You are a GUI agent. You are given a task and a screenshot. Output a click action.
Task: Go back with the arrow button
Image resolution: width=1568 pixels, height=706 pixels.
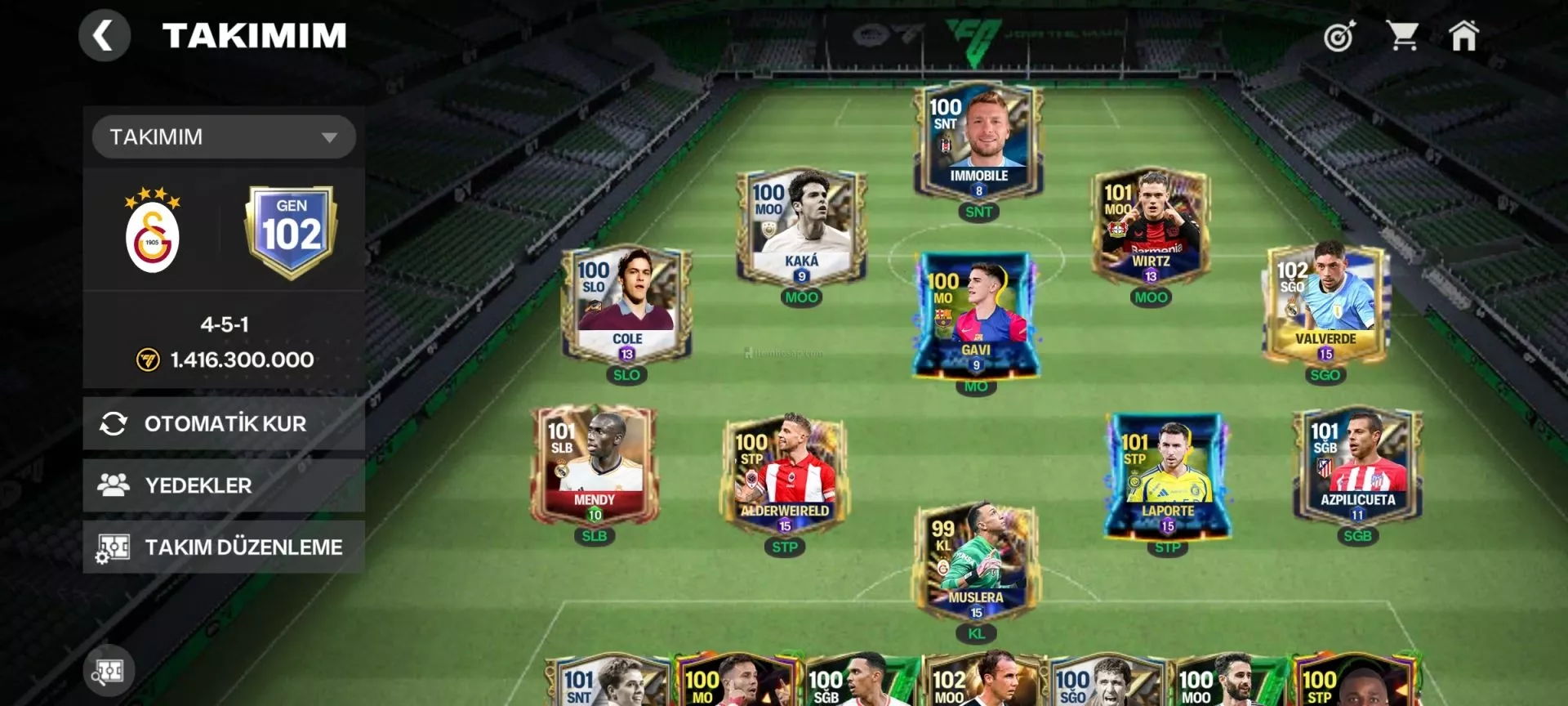click(x=104, y=36)
